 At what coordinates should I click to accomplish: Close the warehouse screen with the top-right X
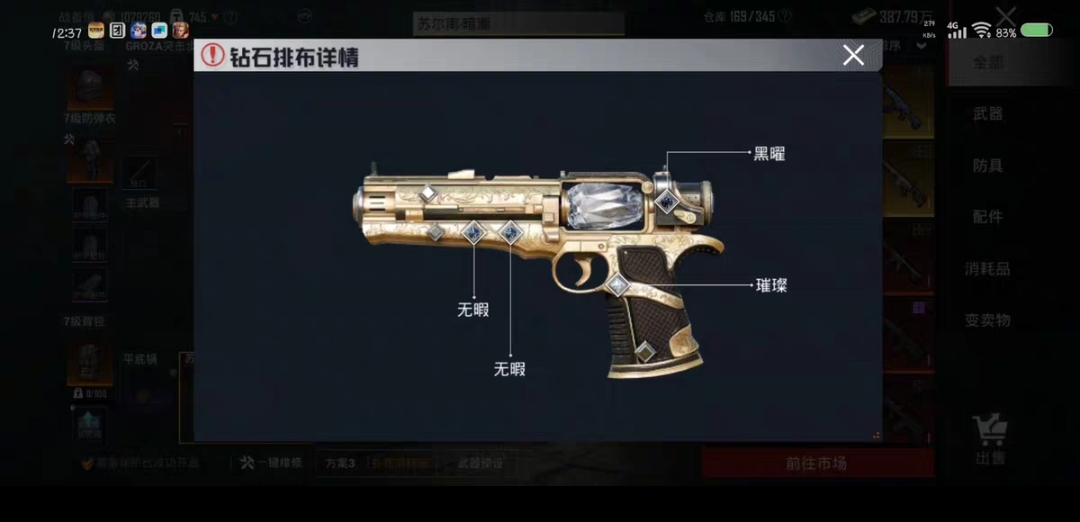click(x=1006, y=16)
